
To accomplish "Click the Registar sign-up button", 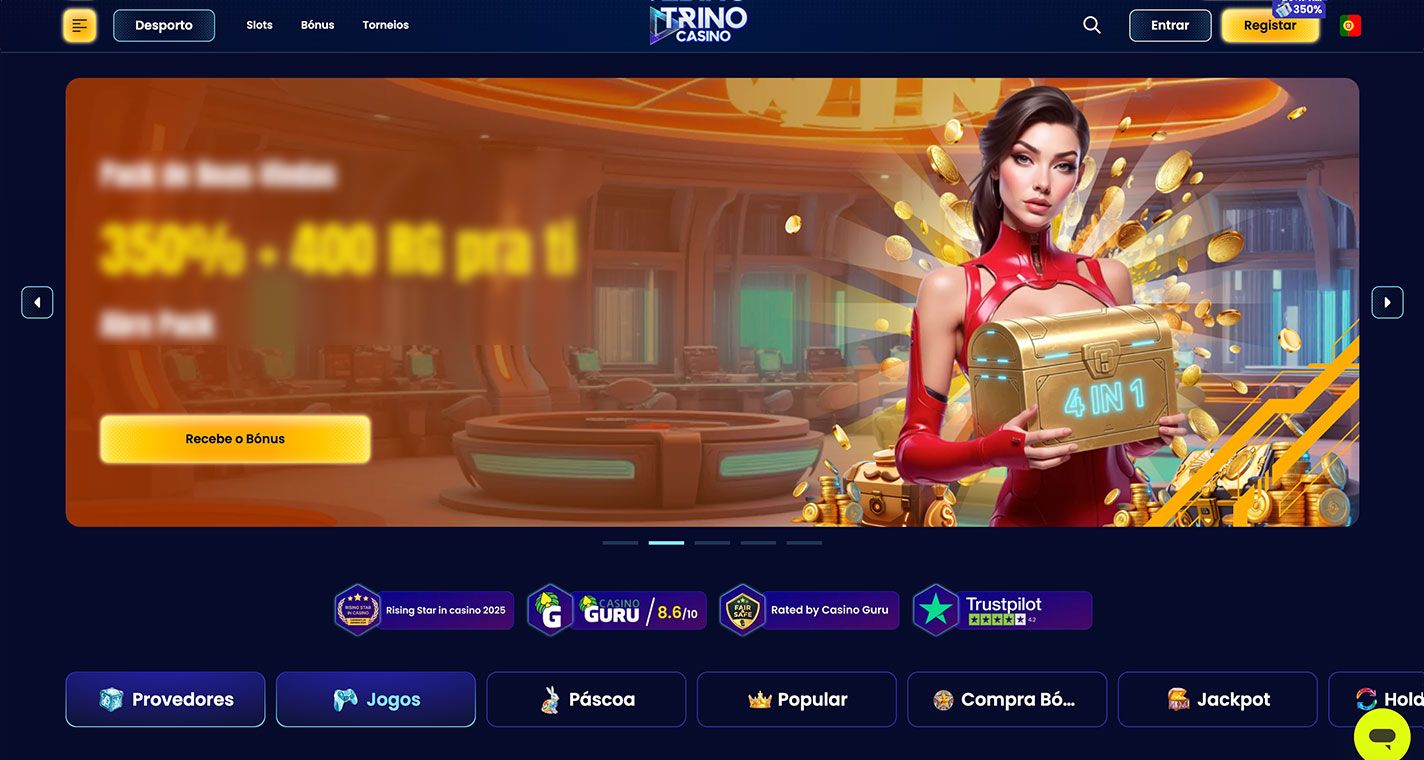I will (1269, 26).
